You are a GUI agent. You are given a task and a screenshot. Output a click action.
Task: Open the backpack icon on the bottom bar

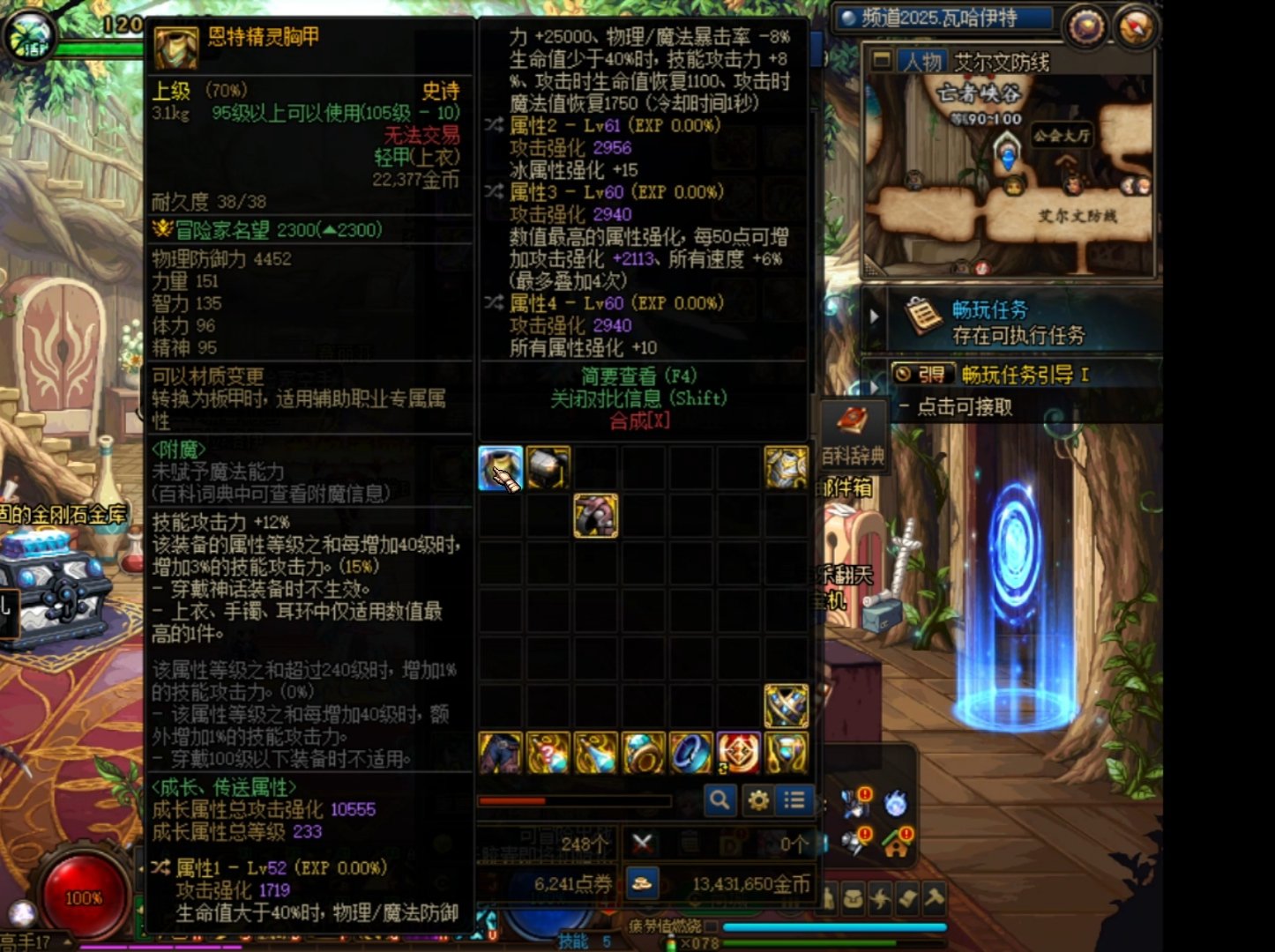(852, 899)
